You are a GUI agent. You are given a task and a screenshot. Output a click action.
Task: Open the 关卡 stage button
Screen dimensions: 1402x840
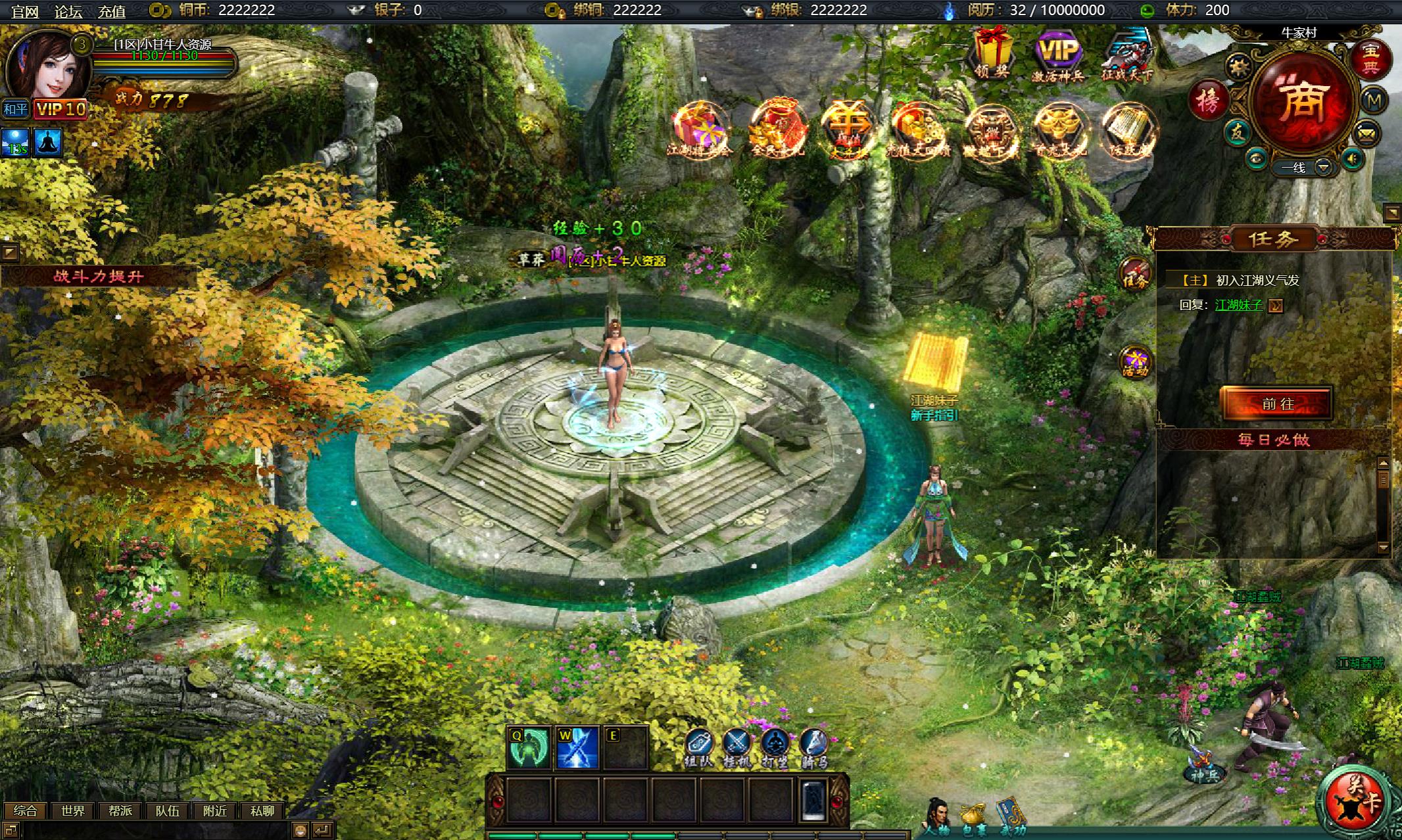[x=1355, y=802]
